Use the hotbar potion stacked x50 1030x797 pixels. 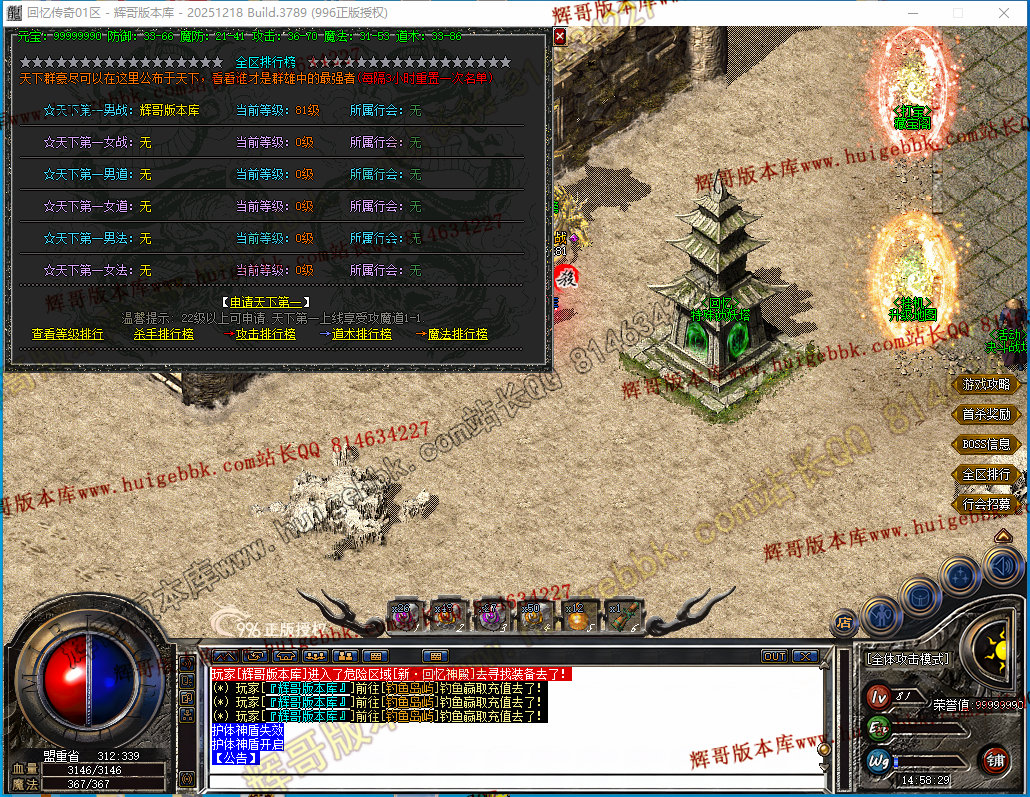531,616
